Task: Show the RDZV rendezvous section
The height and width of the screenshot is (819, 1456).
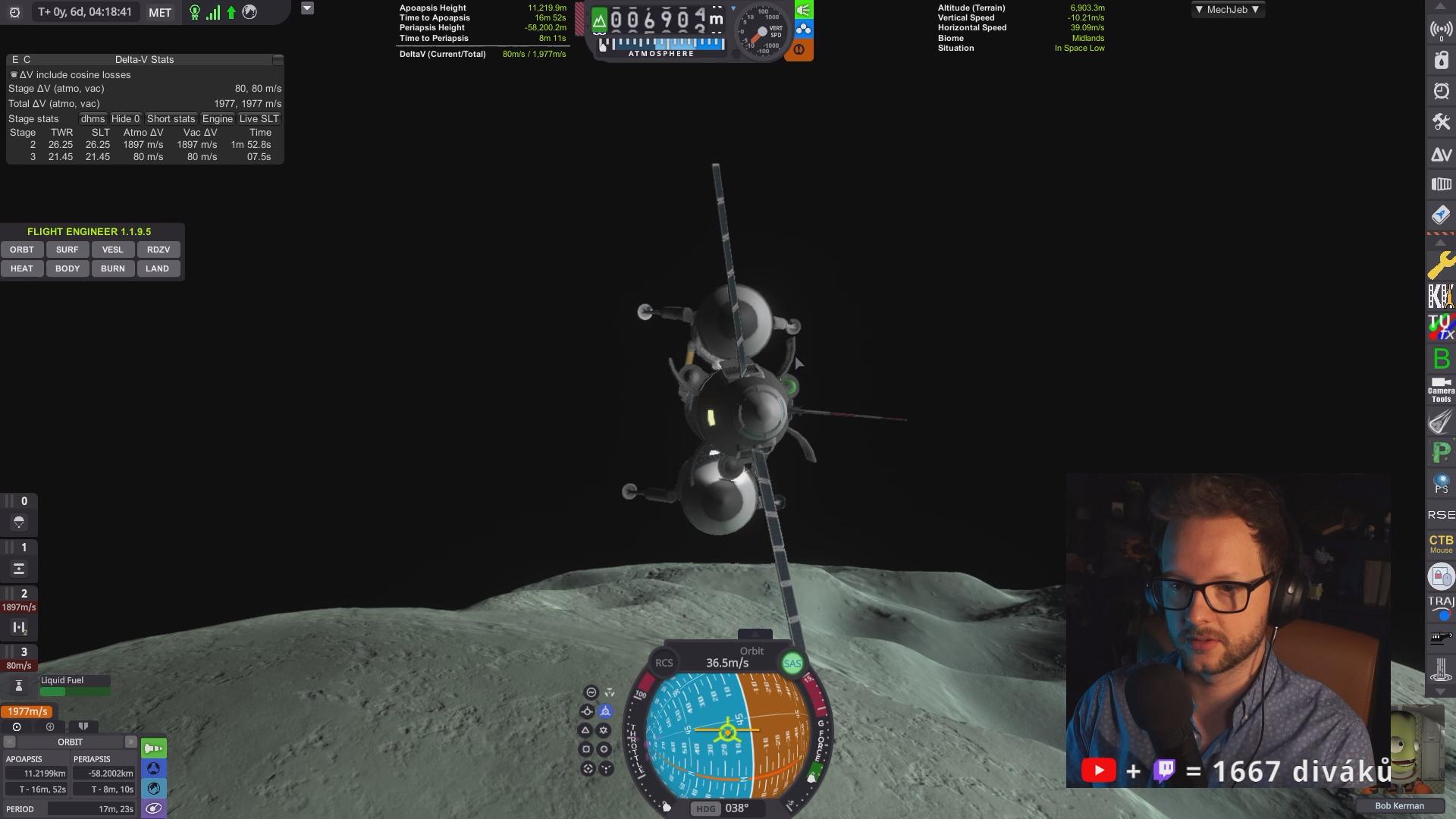Action: coord(158,249)
